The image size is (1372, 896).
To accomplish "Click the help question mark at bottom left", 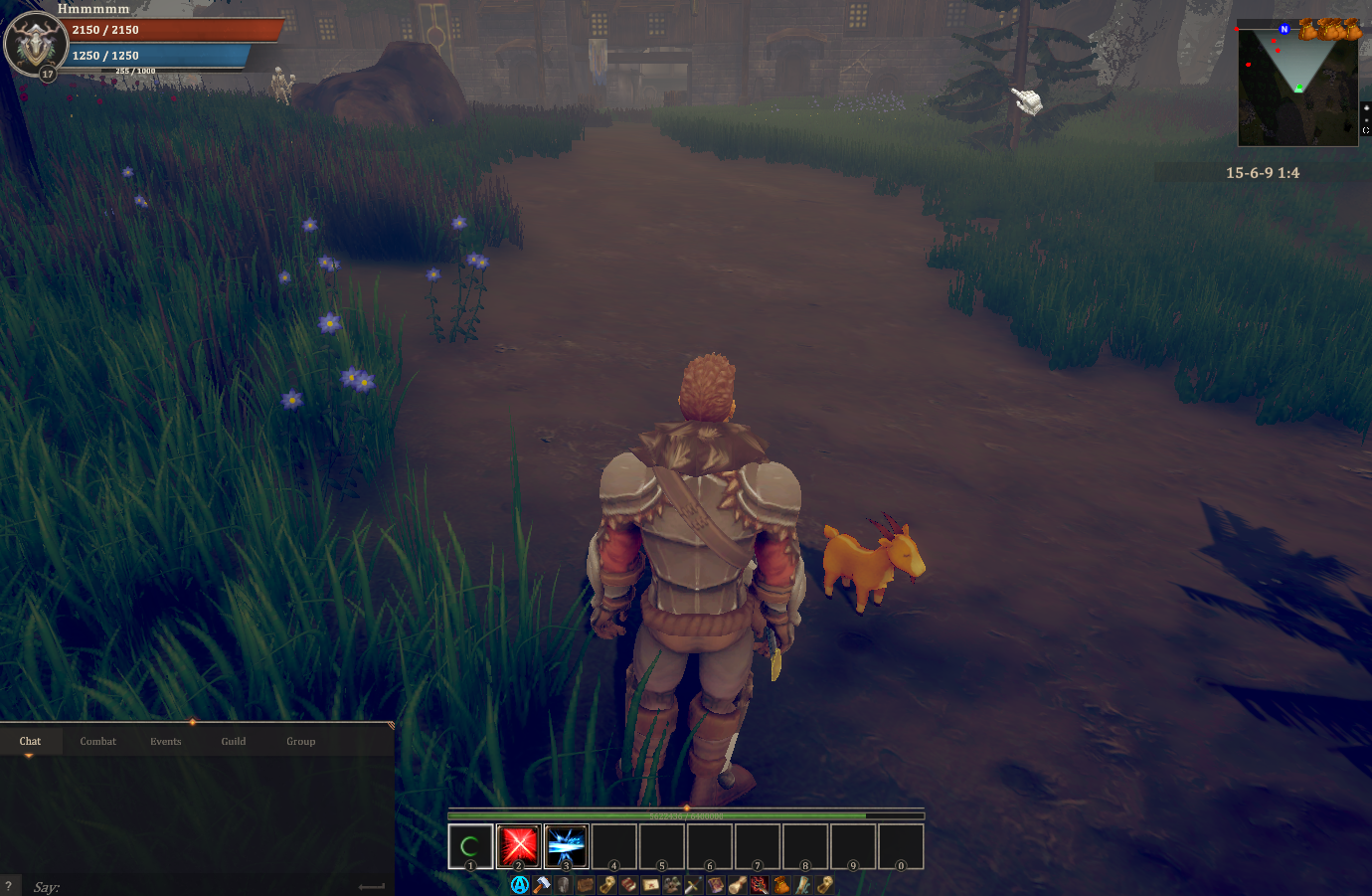I will coord(8,885).
